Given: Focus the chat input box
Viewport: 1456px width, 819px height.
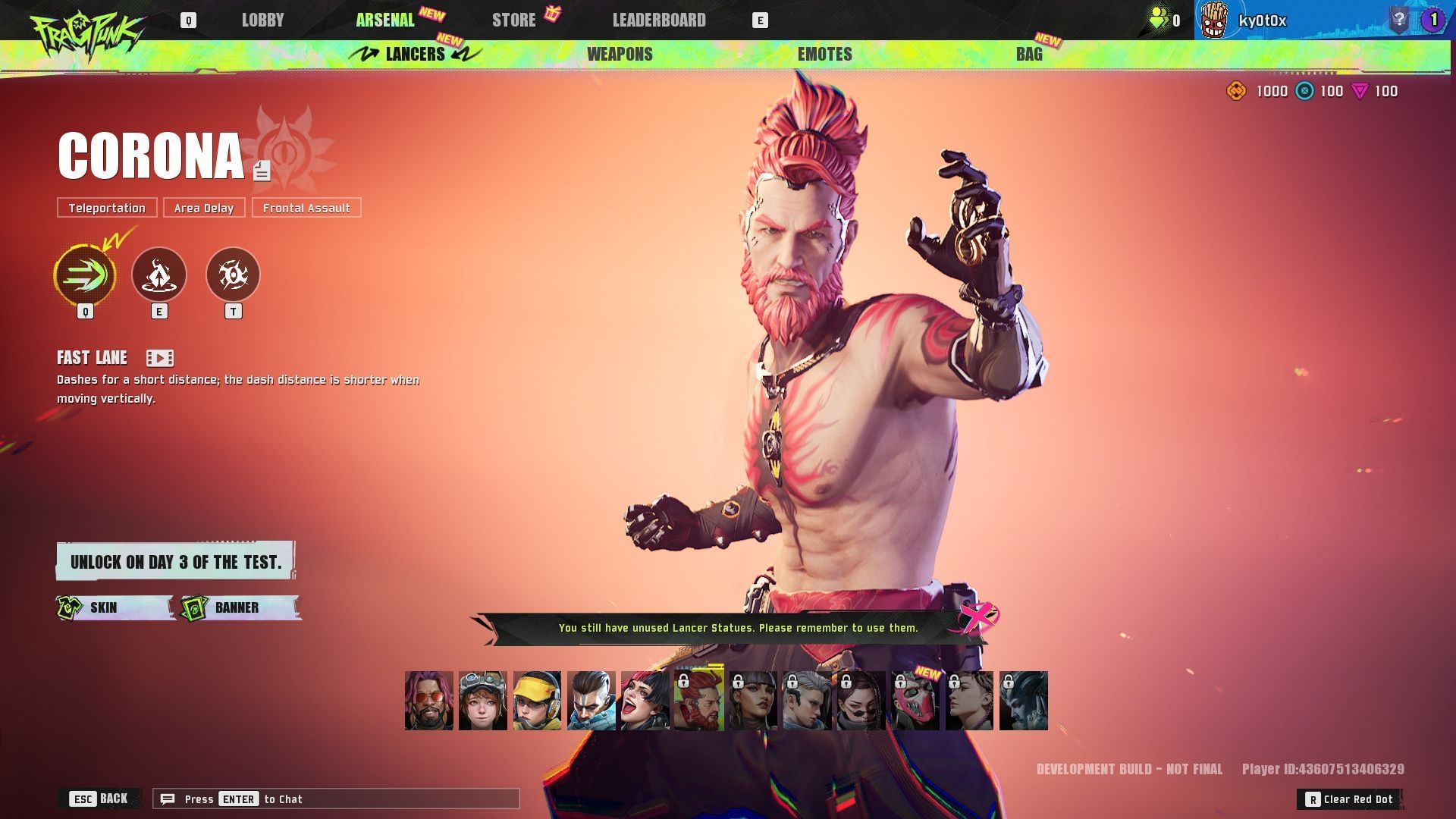Looking at the screenshot, I should [x=336, y=799].
